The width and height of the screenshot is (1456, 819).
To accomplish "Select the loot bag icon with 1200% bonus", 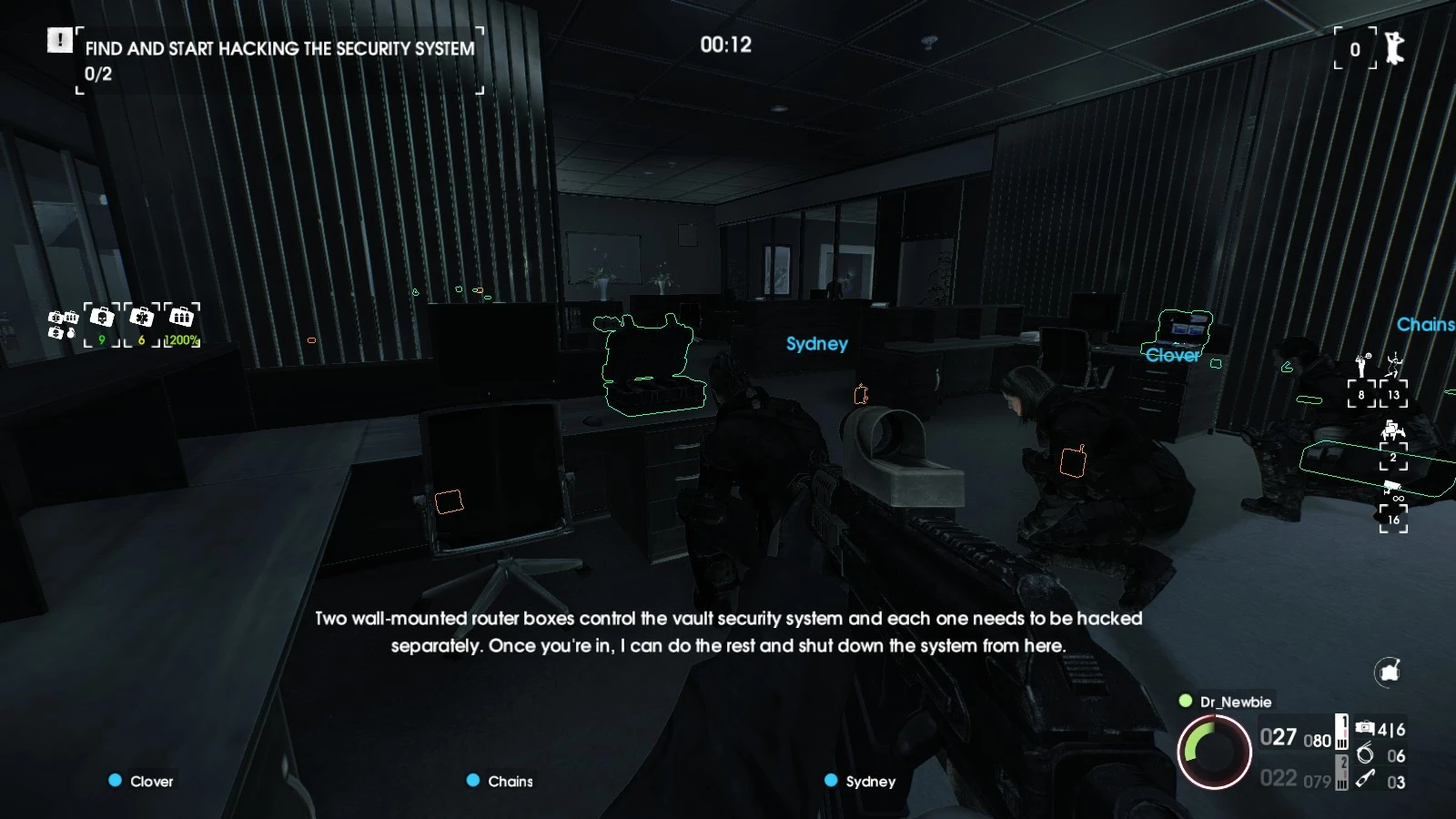I will (182, 318).
